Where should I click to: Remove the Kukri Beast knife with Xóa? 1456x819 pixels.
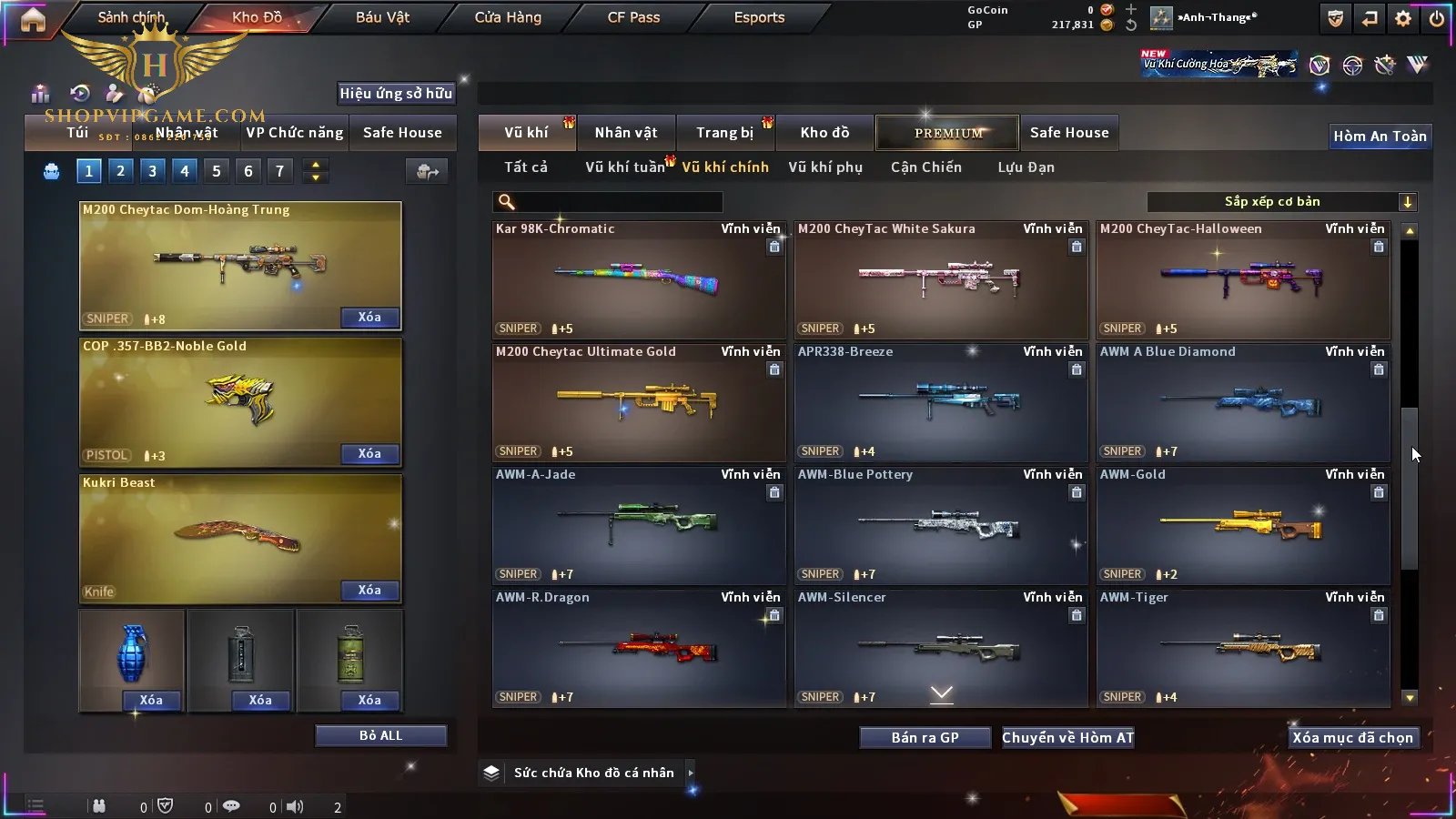369,591
